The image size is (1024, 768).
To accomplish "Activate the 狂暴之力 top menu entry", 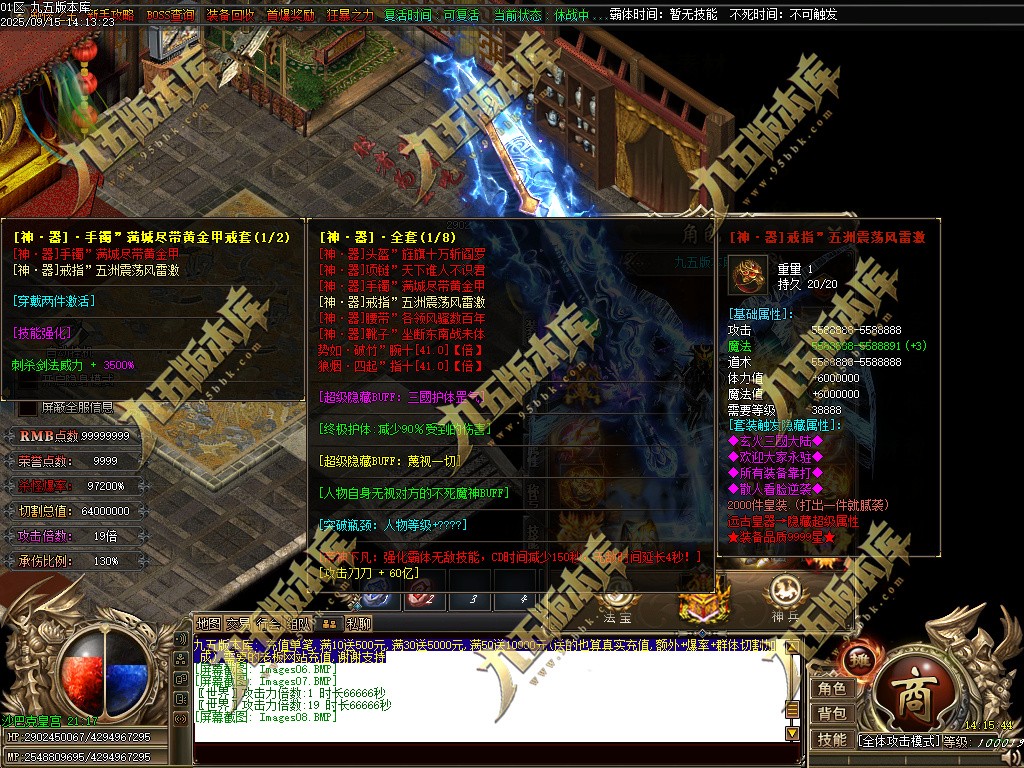I will pos(350,16).
